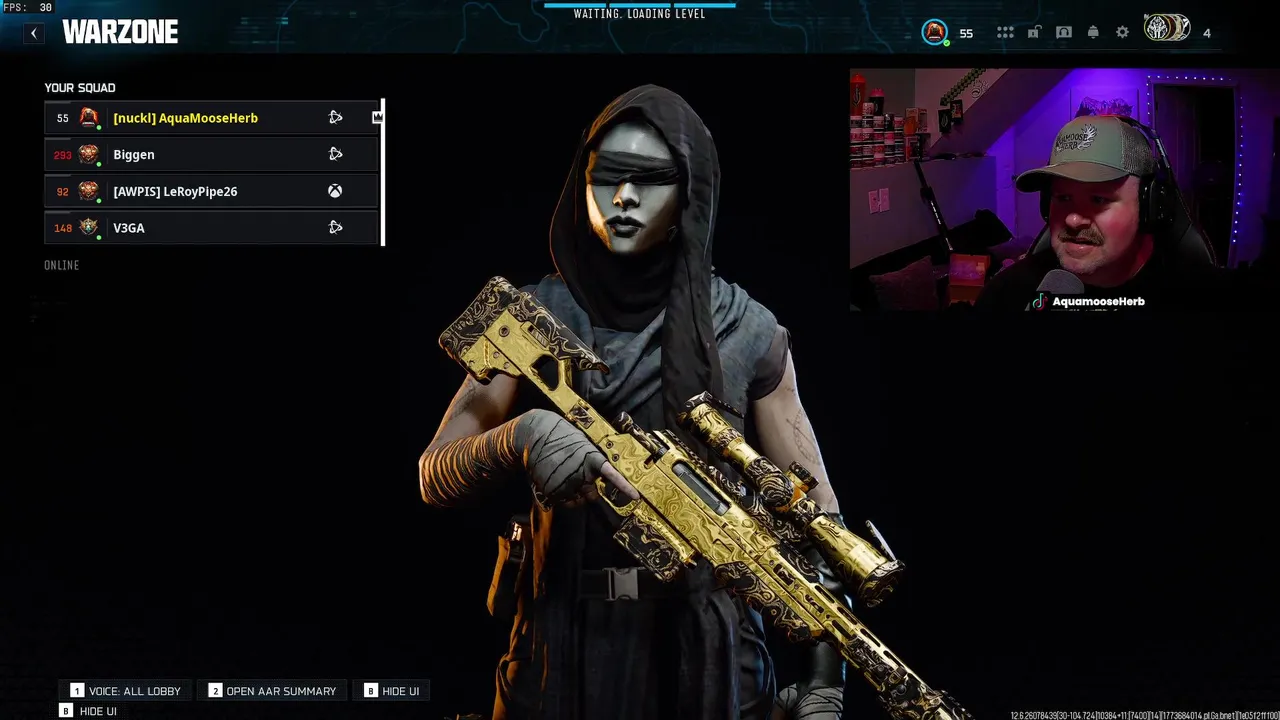Open the party member emblems cluster
Screen dimensions: 1280x720
tap(1167, 28)
